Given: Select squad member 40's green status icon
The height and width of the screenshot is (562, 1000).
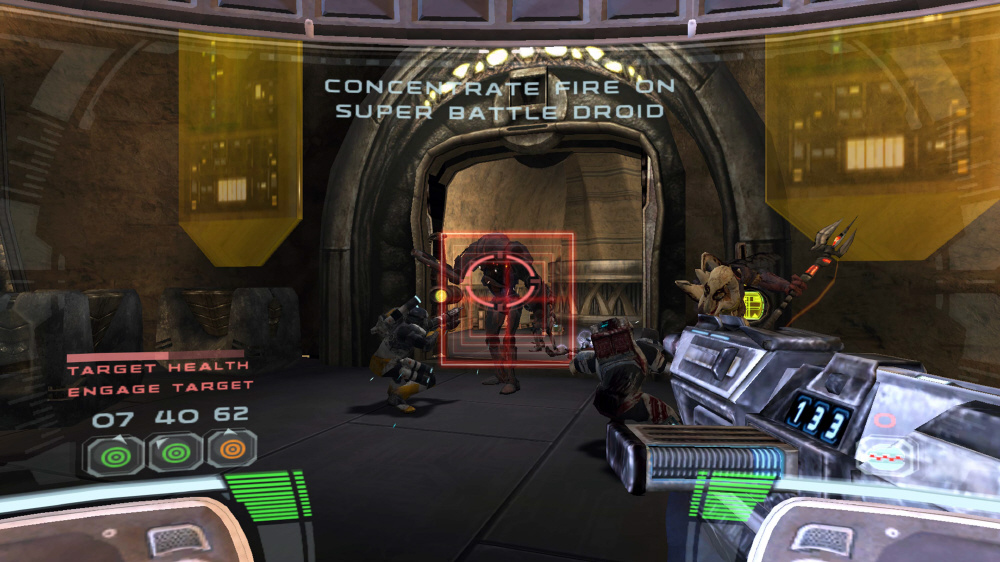Looking at the screenshot, I should coord(174,453).
